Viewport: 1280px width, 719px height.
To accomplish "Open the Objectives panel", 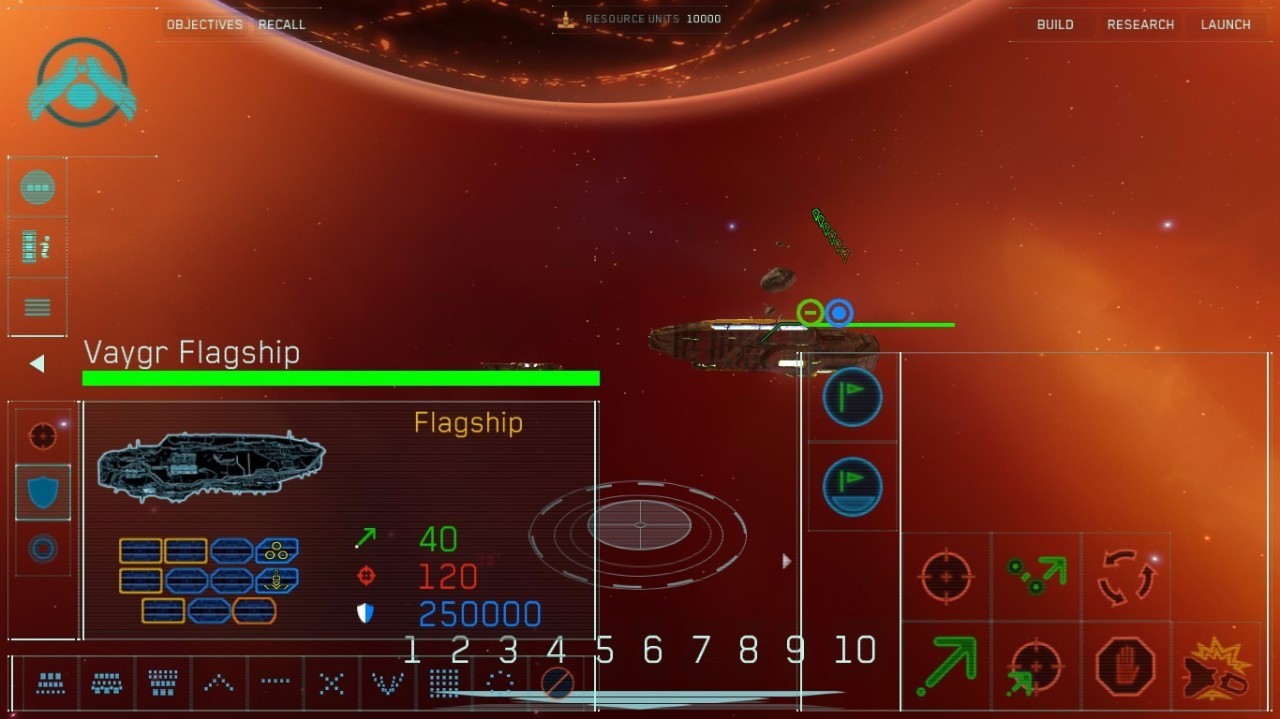I will (204, 24).
